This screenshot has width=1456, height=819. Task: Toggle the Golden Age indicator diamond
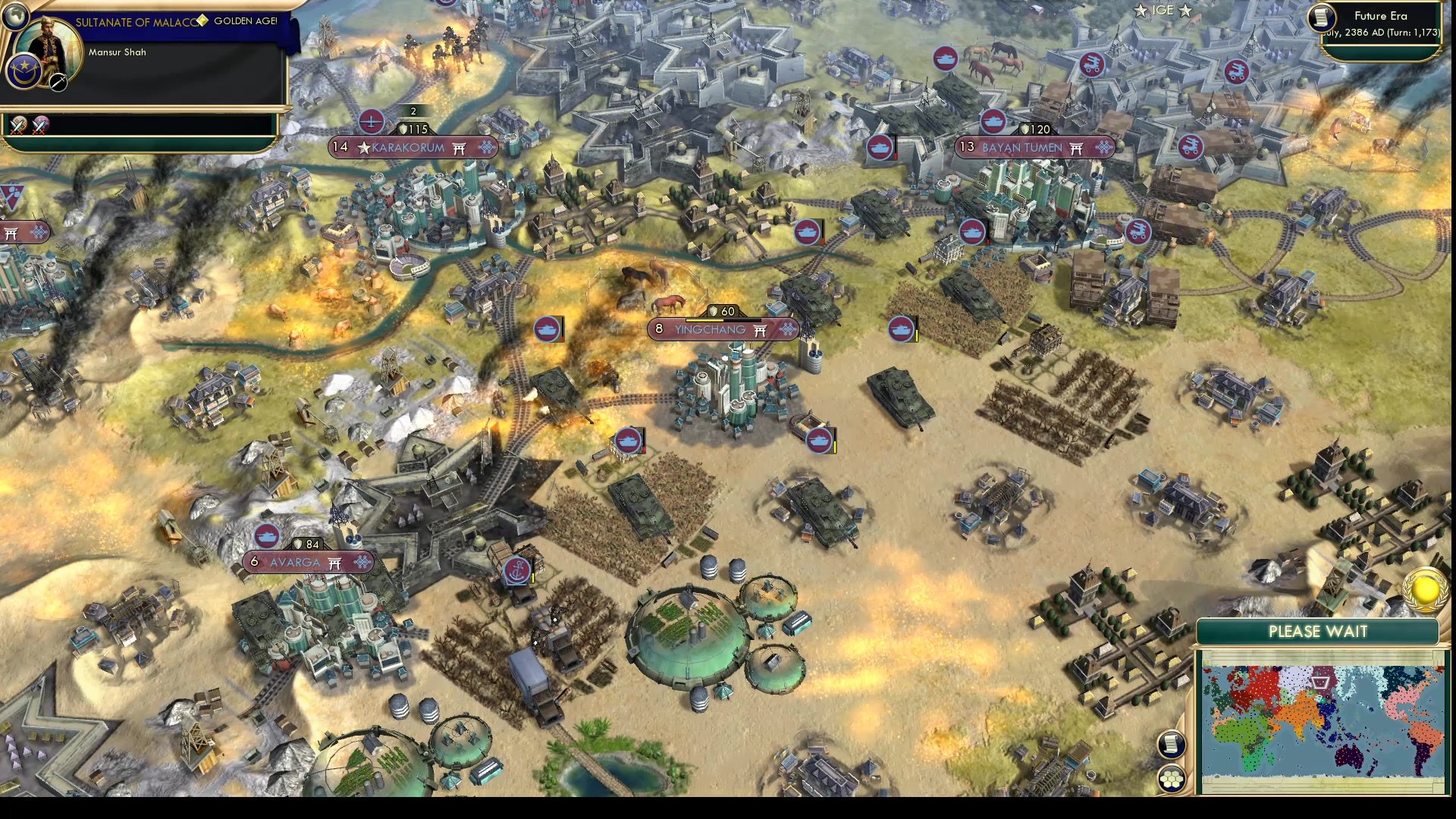pos(202,20)
